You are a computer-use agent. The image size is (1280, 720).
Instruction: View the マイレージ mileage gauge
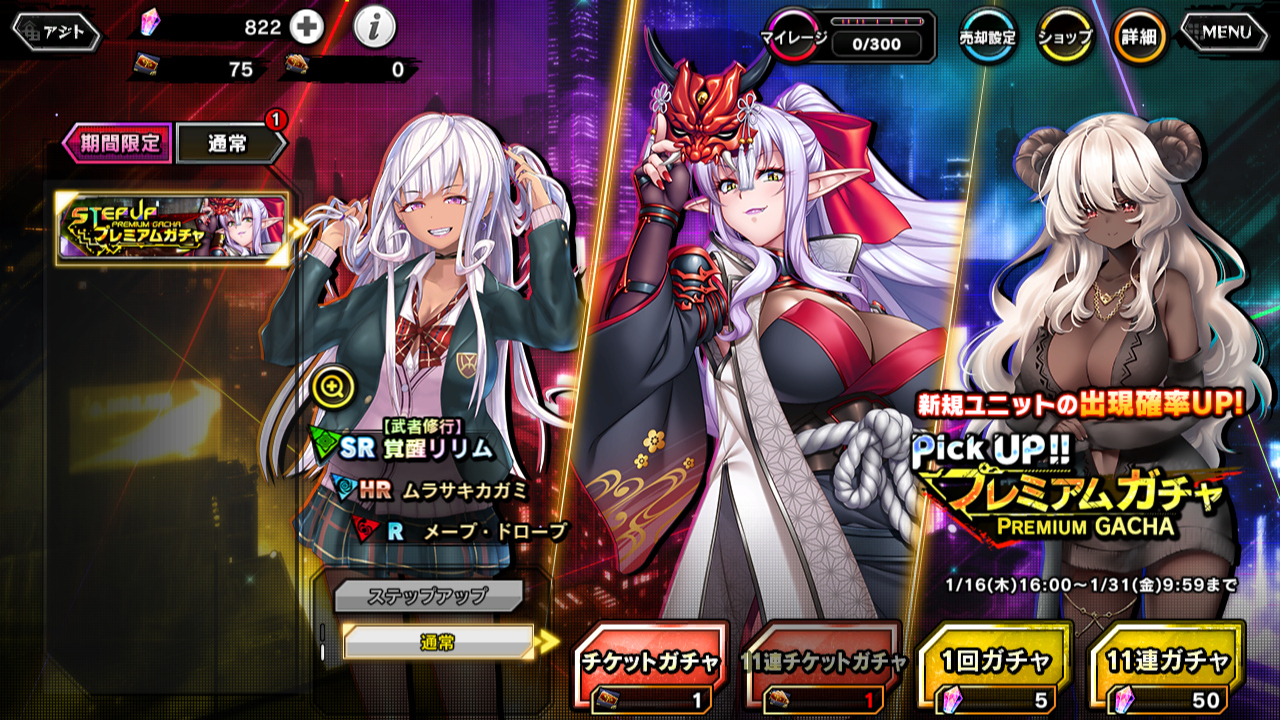852,38
